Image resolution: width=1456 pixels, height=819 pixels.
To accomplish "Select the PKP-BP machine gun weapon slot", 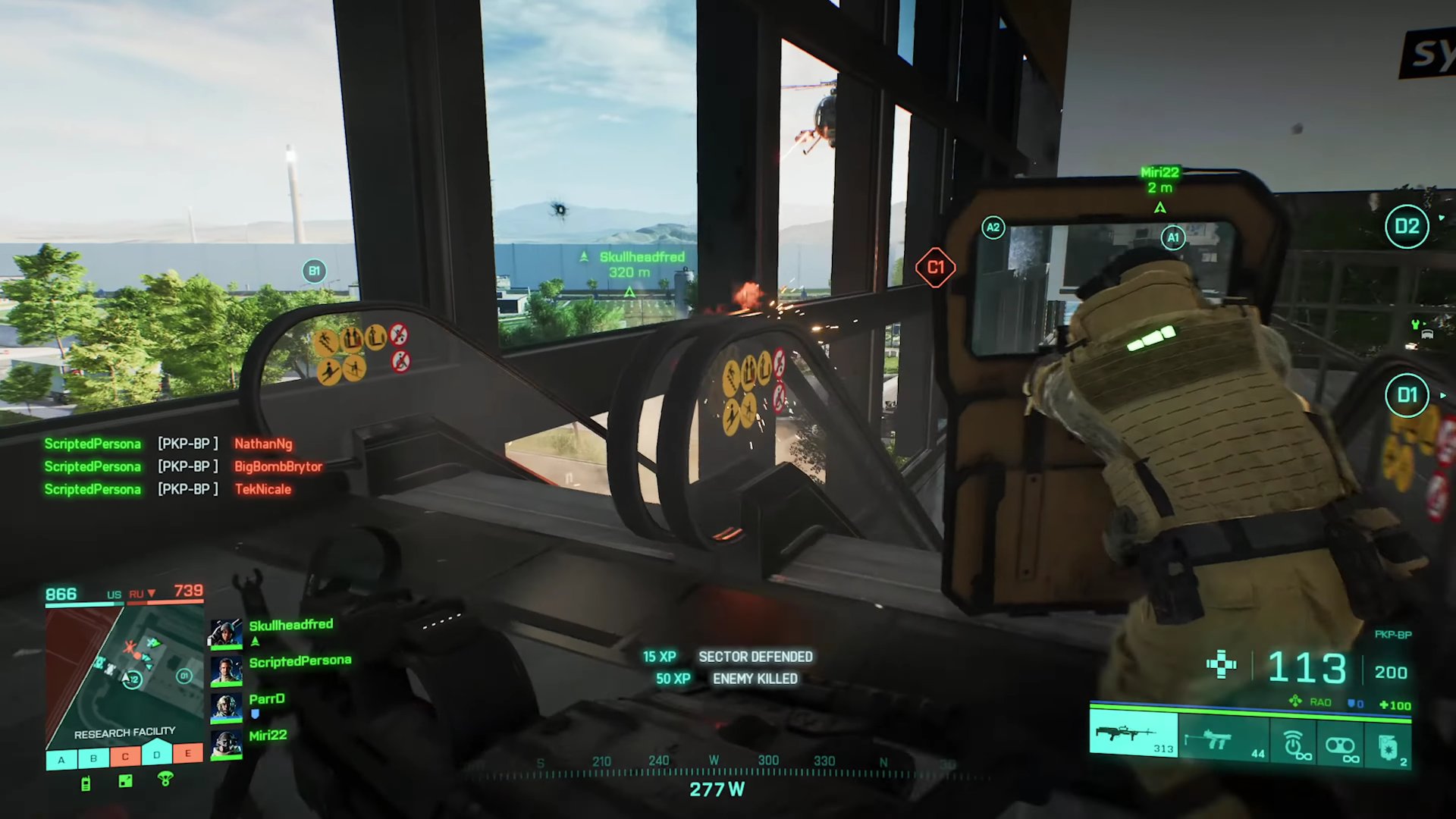I will [x=1133, y=734].
